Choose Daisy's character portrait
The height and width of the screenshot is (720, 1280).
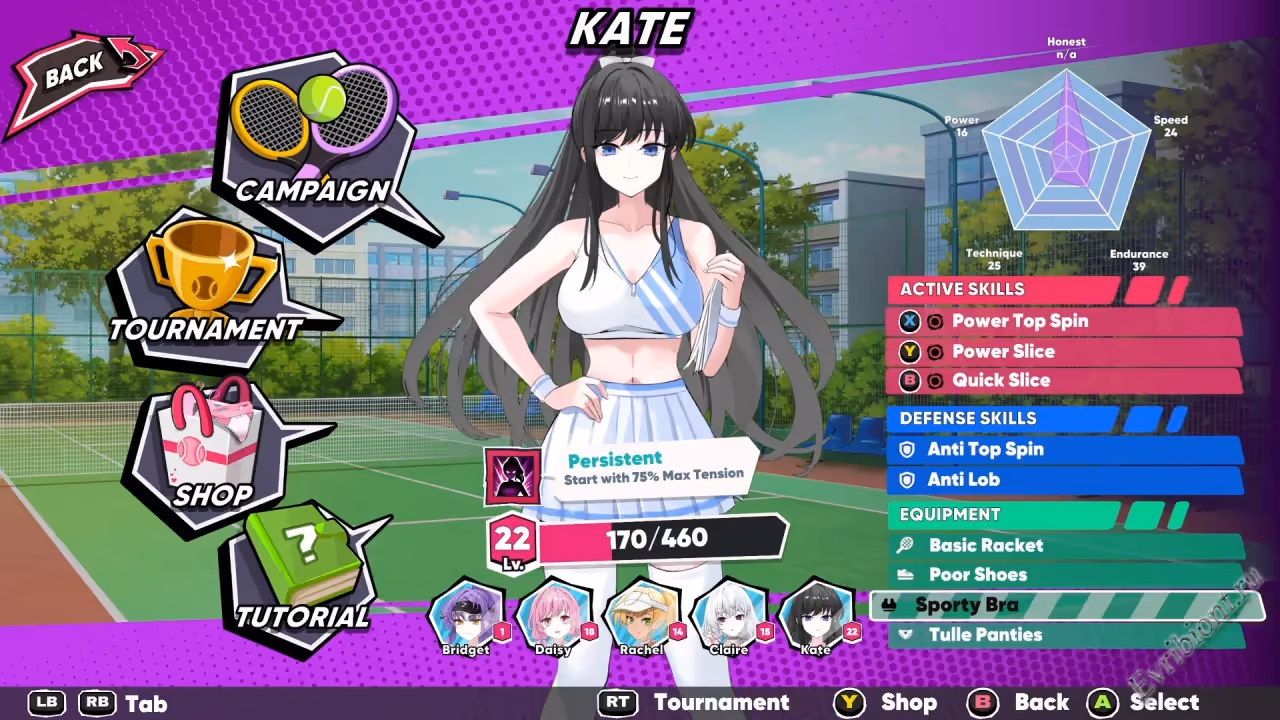(x=553, y=615)
